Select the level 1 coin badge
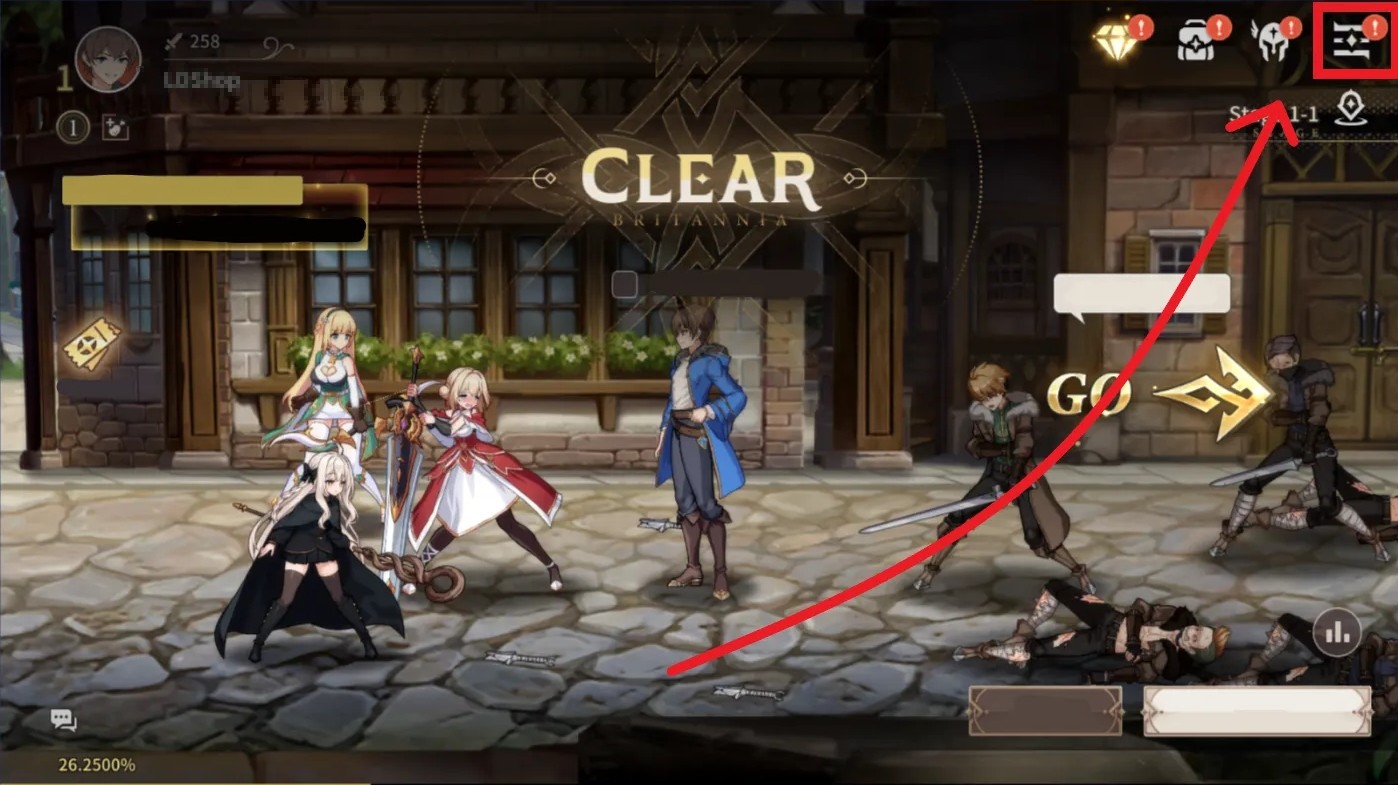 (71, 128)
